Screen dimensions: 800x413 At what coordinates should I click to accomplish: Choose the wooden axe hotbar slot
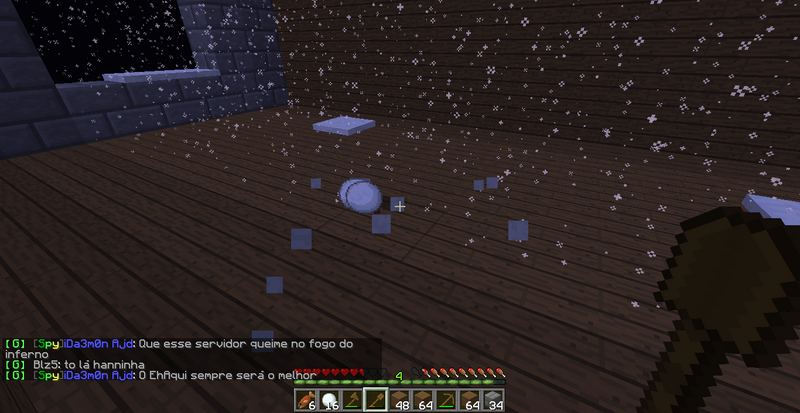click(352, 401)
